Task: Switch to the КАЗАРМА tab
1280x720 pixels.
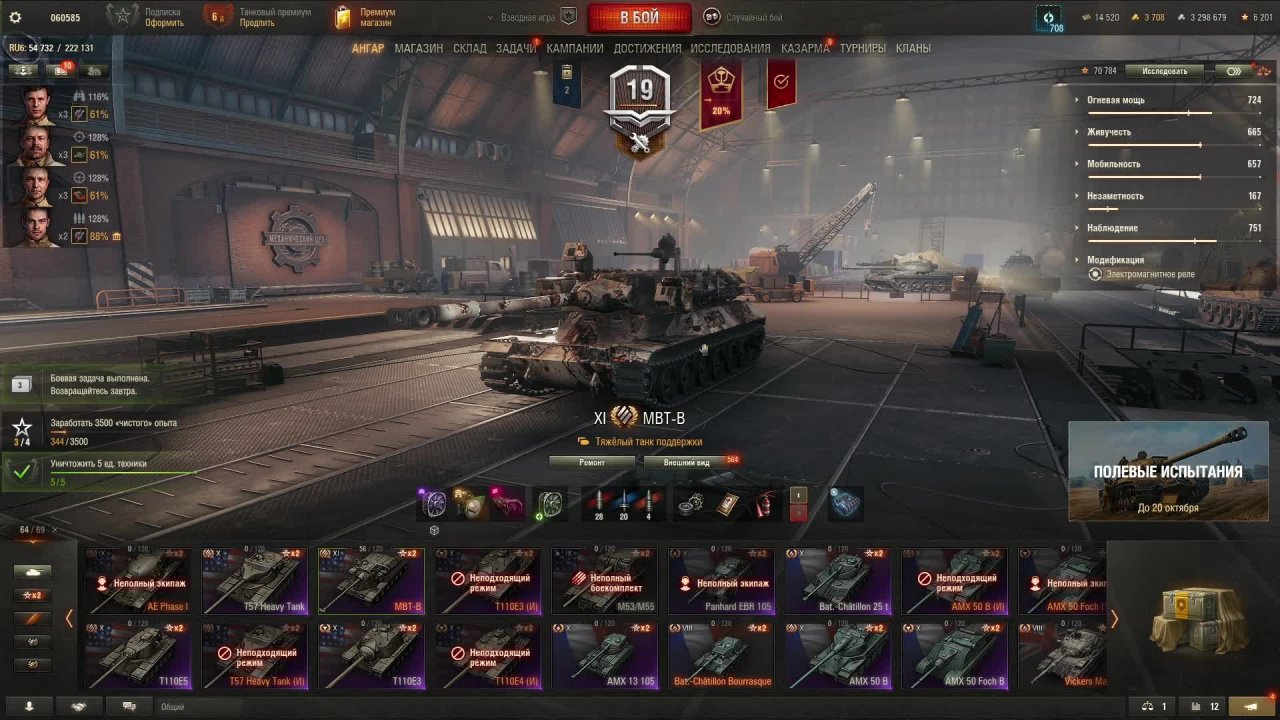Action: (804, 48)
